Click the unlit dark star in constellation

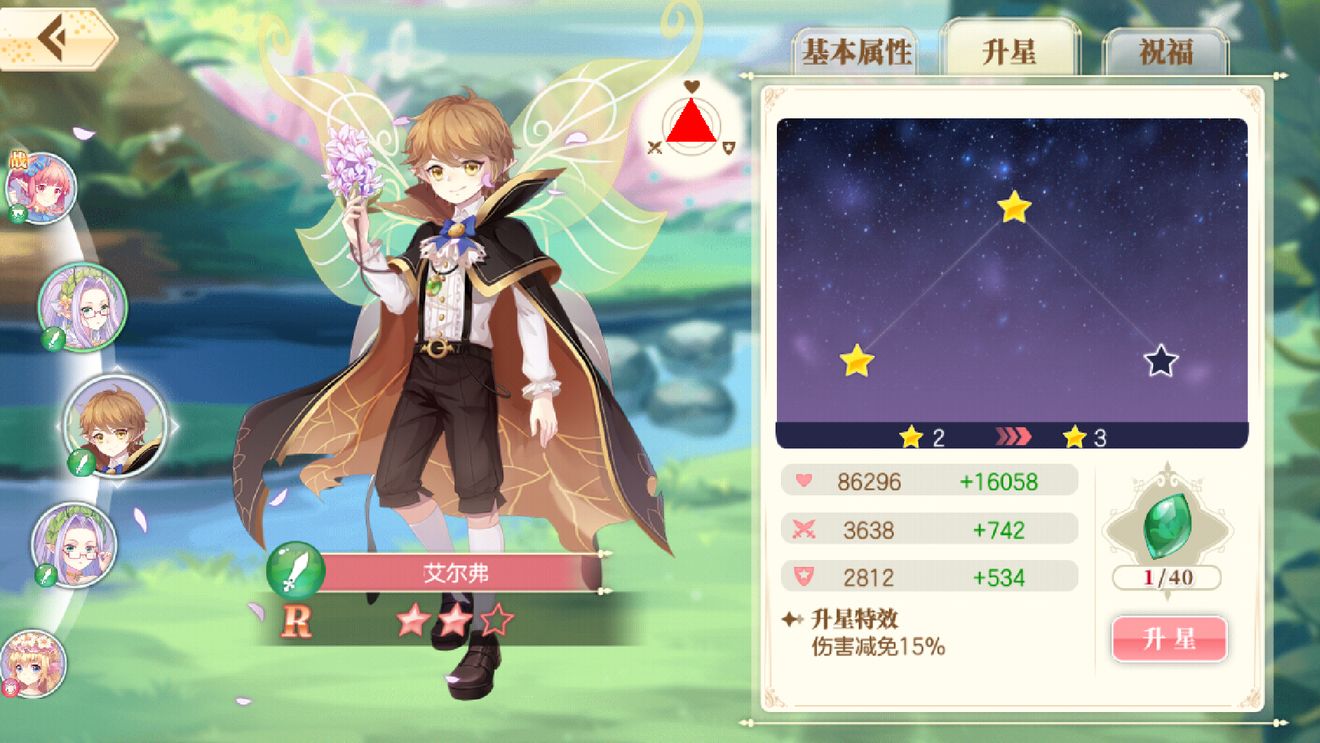coord(1160,361)
